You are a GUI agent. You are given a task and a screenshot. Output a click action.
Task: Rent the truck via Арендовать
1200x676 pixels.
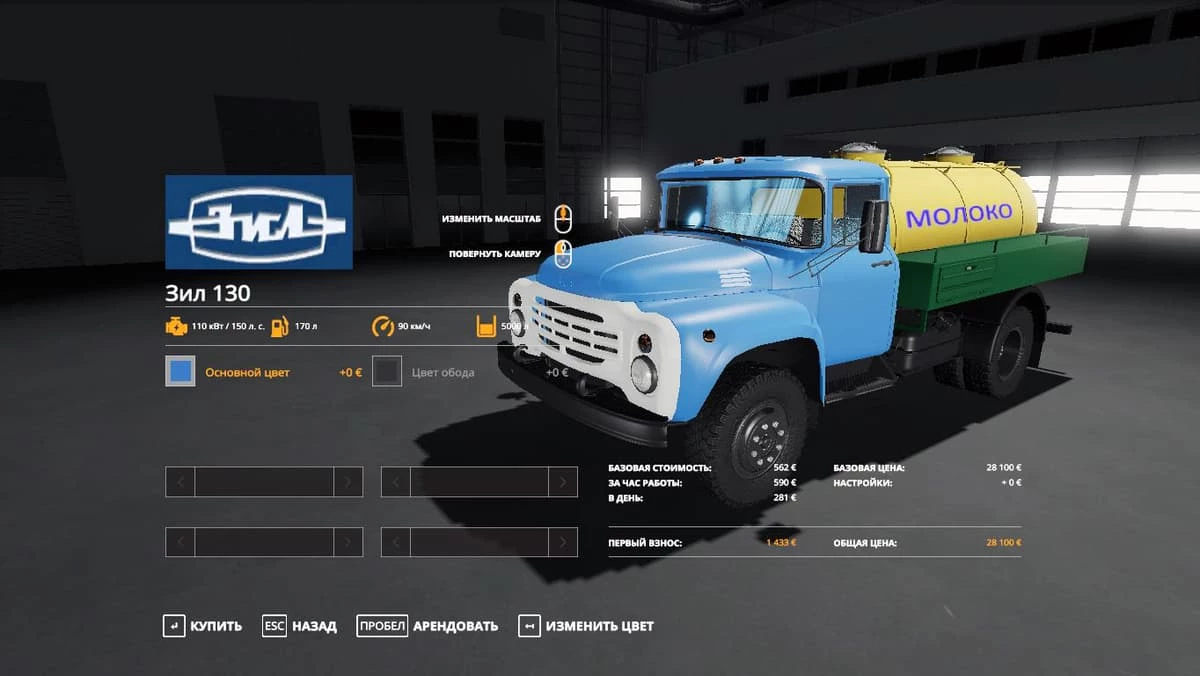[x=428, y=626]
